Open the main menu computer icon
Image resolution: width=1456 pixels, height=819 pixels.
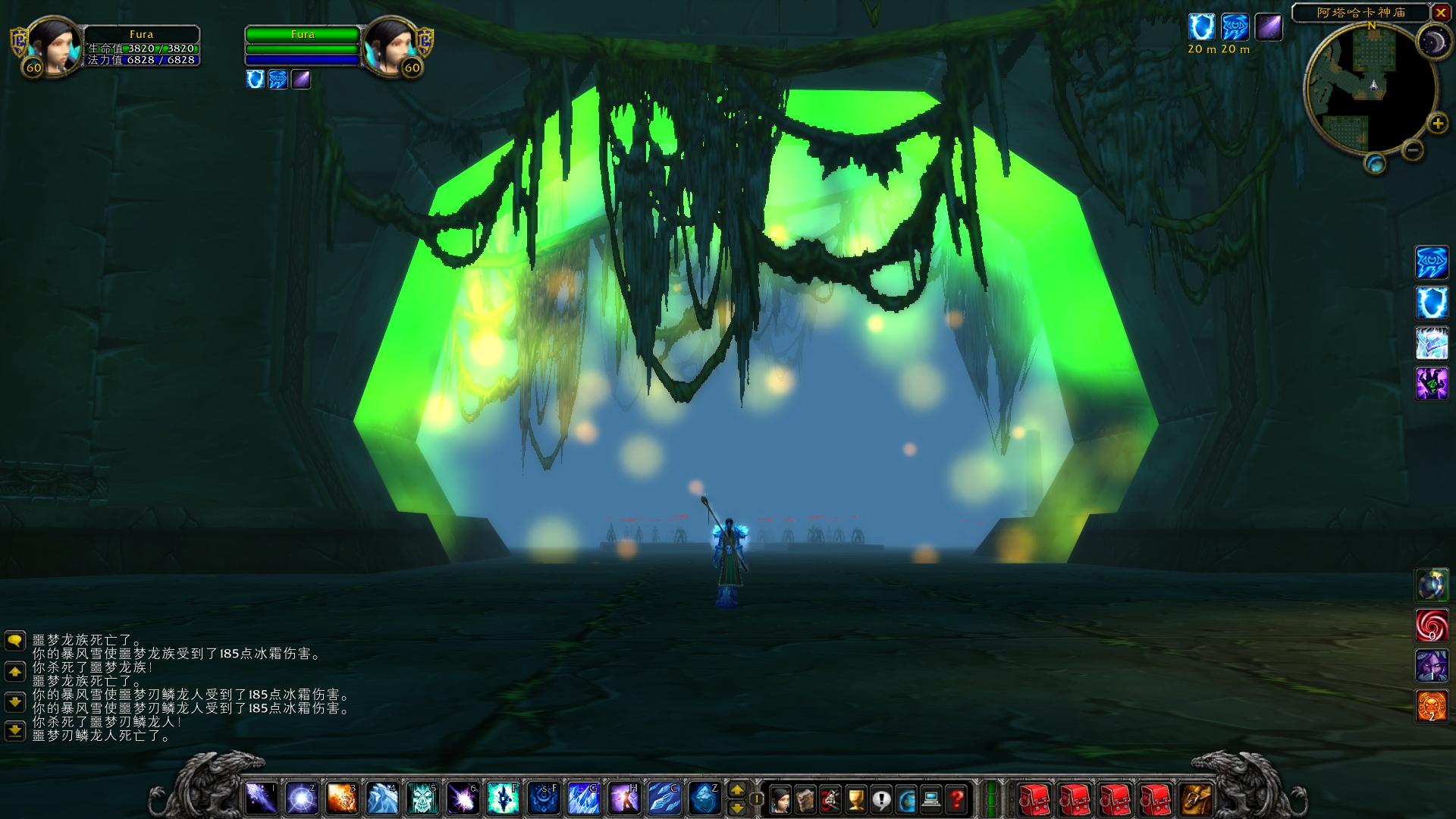931,799
